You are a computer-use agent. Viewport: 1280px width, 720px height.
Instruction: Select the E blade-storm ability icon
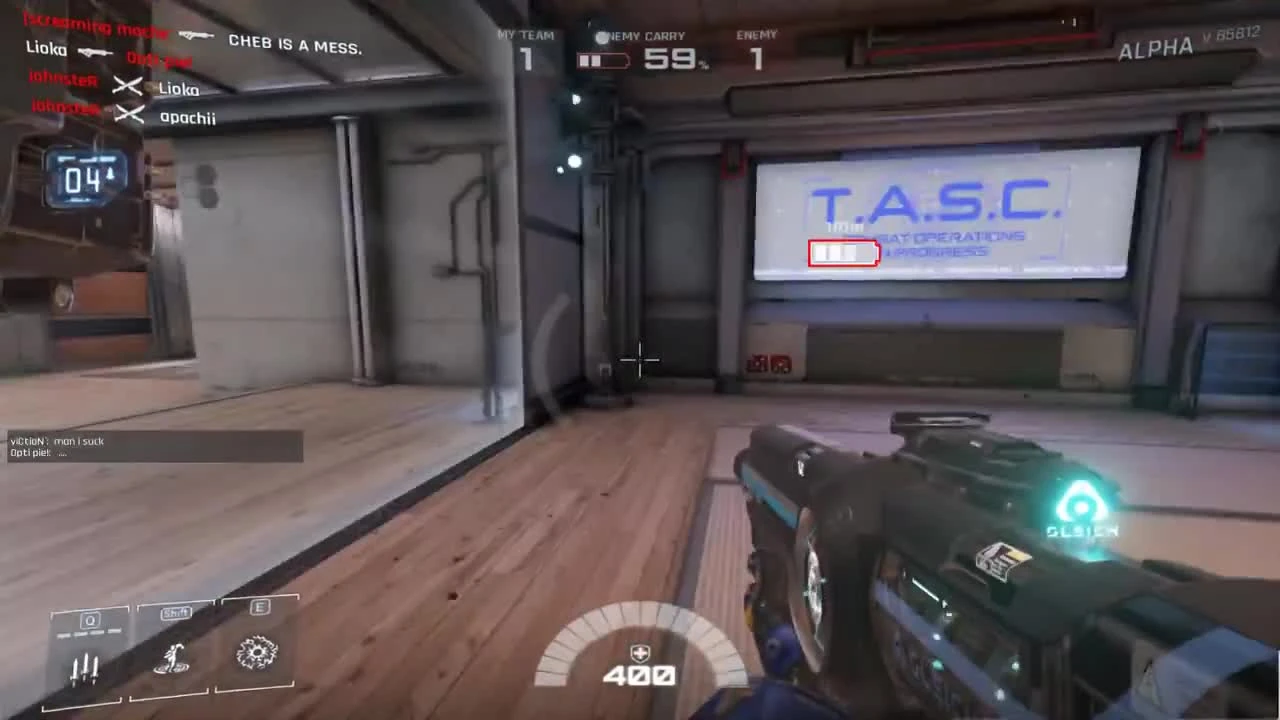[x=258, y=650]
